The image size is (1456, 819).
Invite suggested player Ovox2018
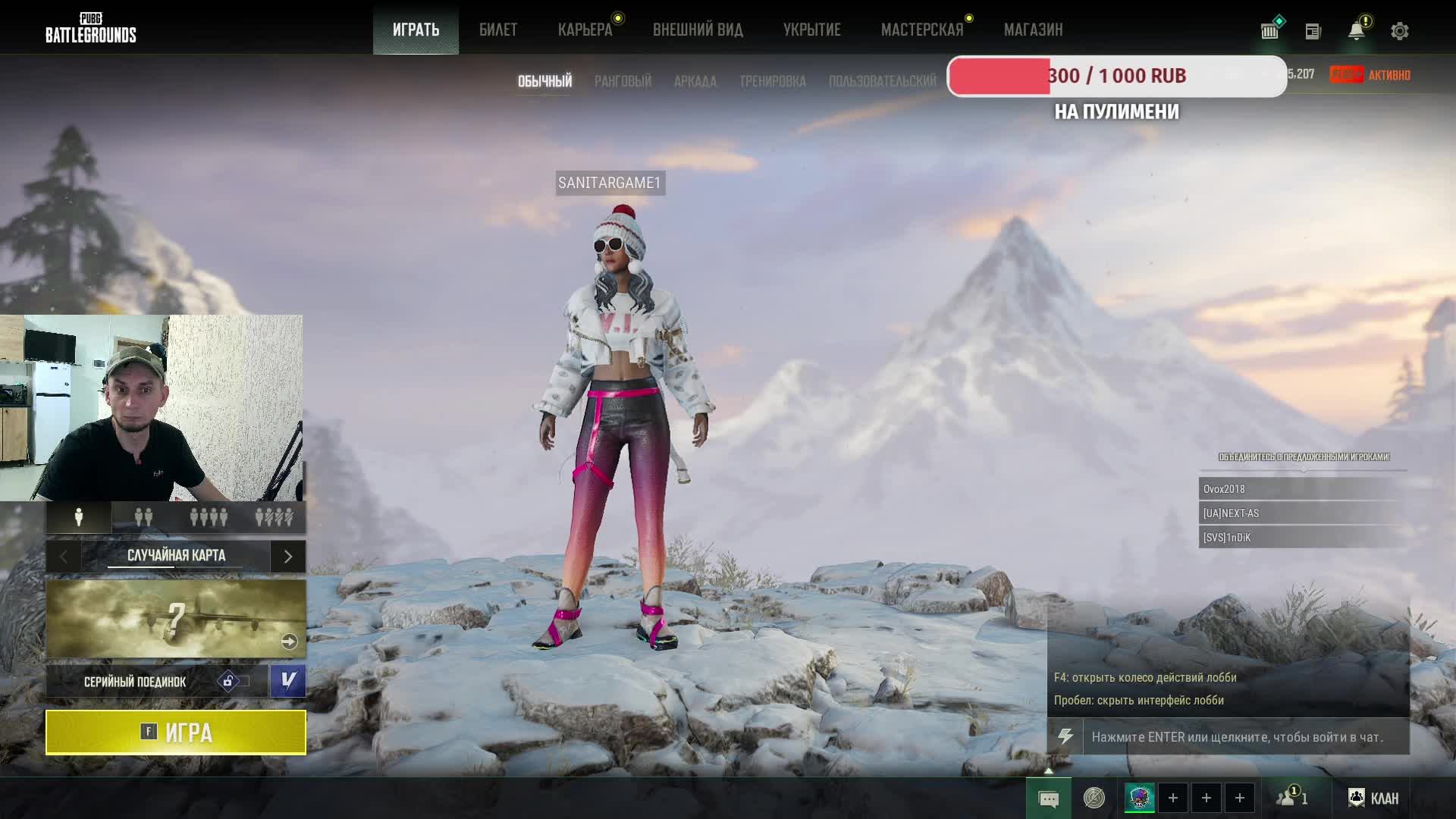pyautogui.click(x=1301, y=489)
